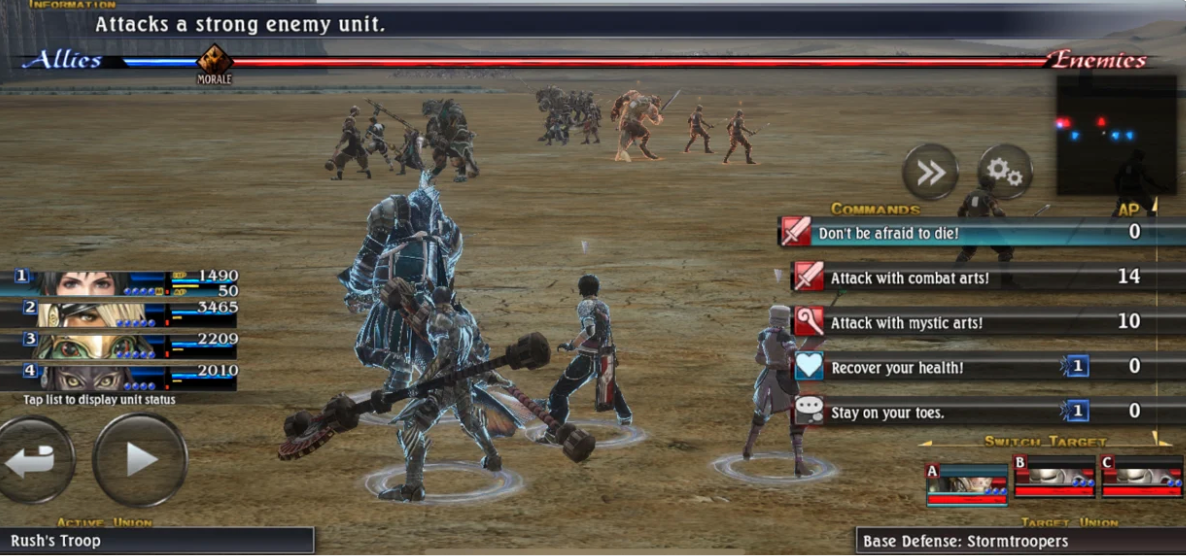Click the round back arrow button
Viewport: 1186px width, 556px height.
coord(35,460)
